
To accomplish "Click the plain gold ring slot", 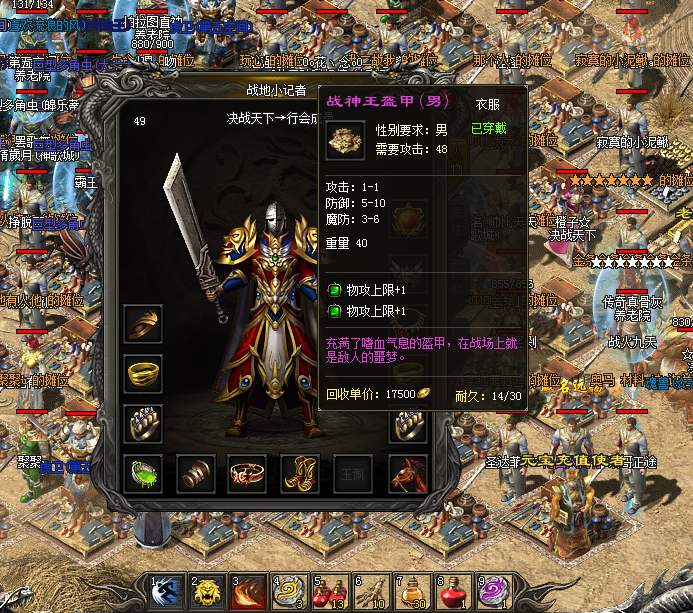I will (144, 373).
